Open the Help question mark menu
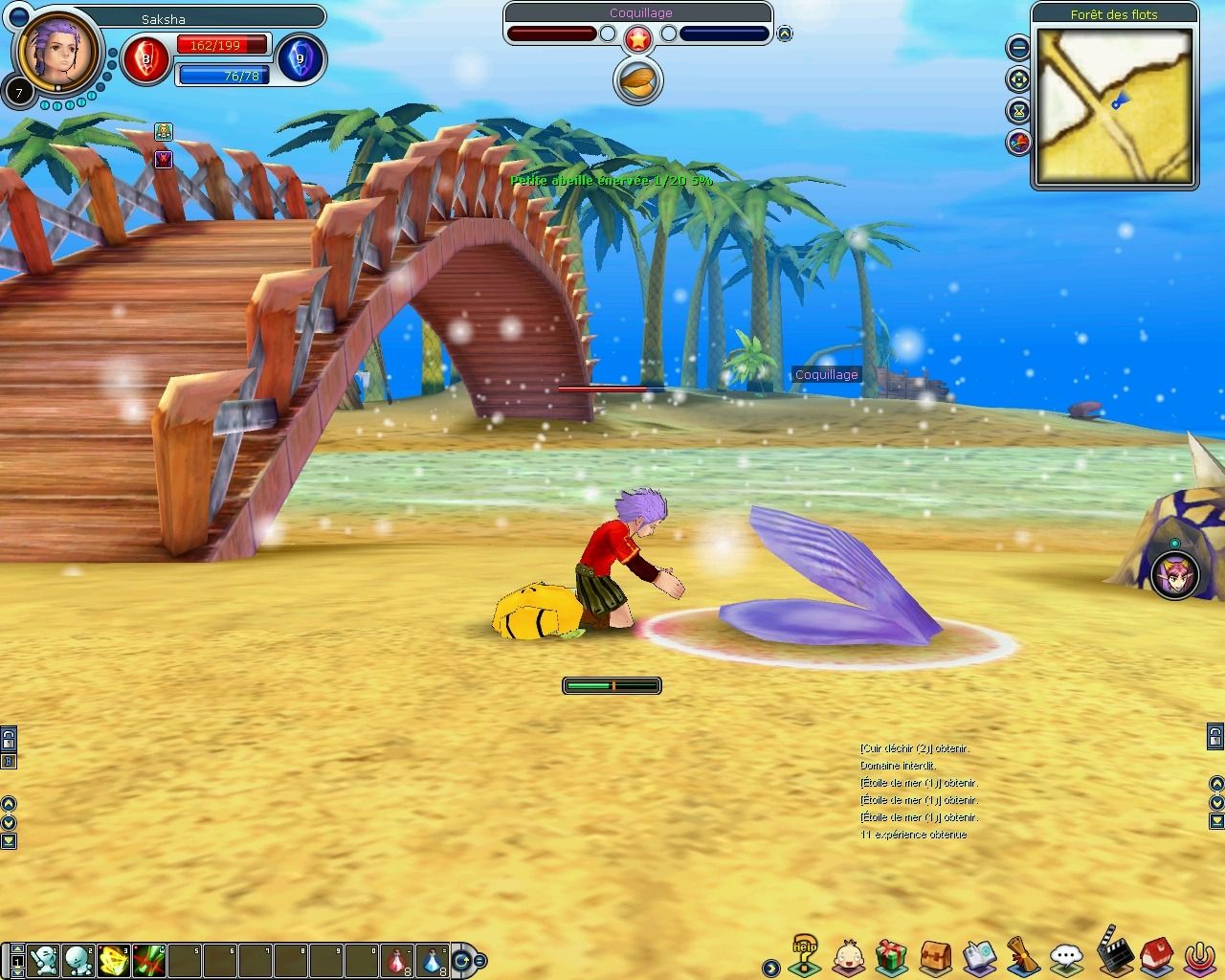This screenshot has height=980, width=1225. click(806, 953)
